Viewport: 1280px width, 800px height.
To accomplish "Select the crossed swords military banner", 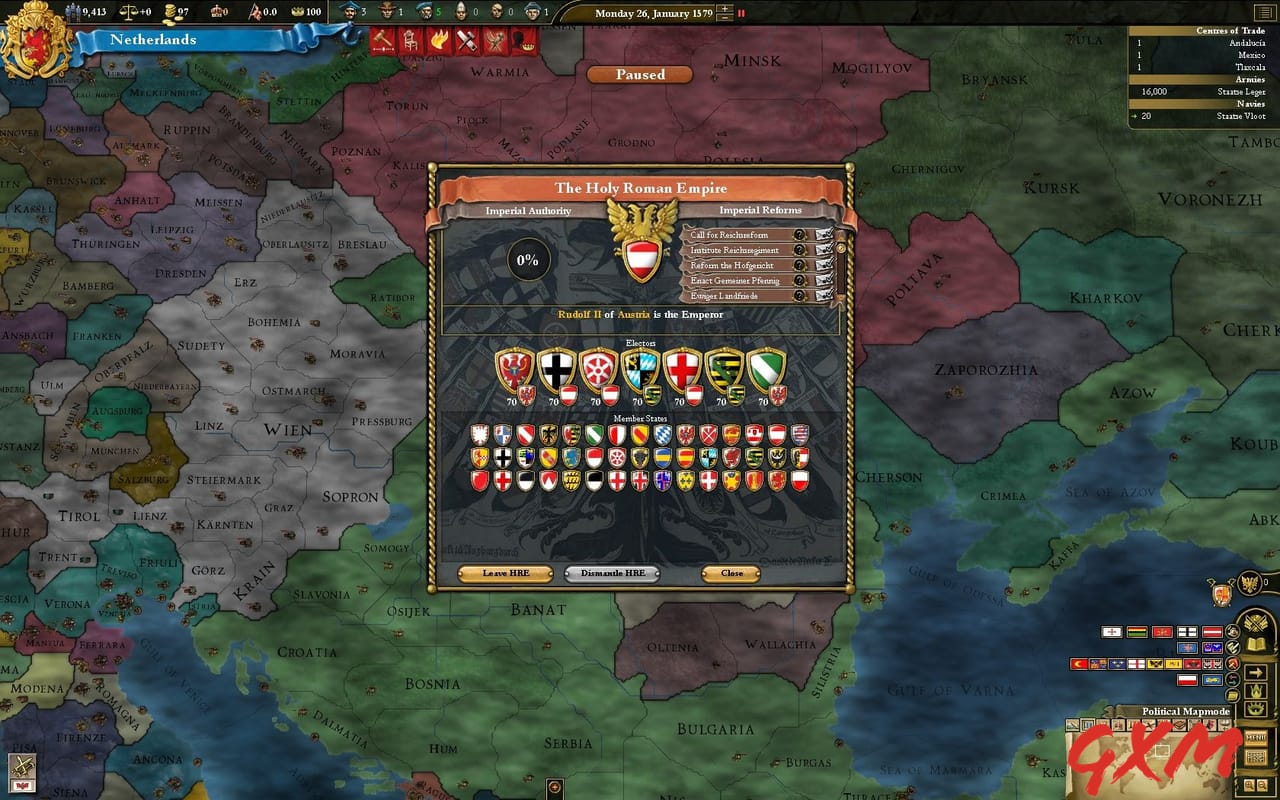I will [x=466, y=42].
